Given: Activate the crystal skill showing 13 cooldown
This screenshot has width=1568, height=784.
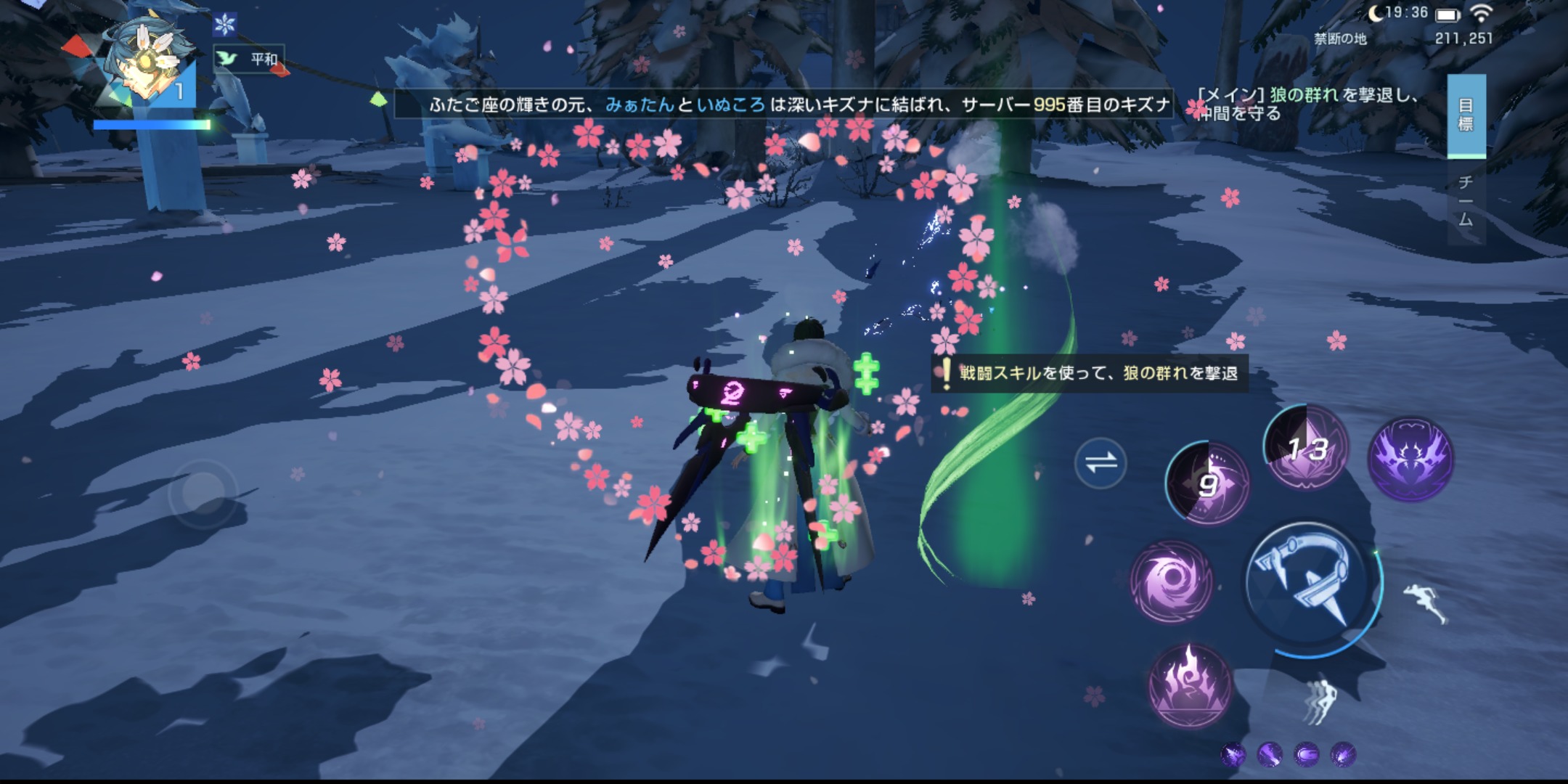Looking at the screenshot, I should tap(1307, 448).
